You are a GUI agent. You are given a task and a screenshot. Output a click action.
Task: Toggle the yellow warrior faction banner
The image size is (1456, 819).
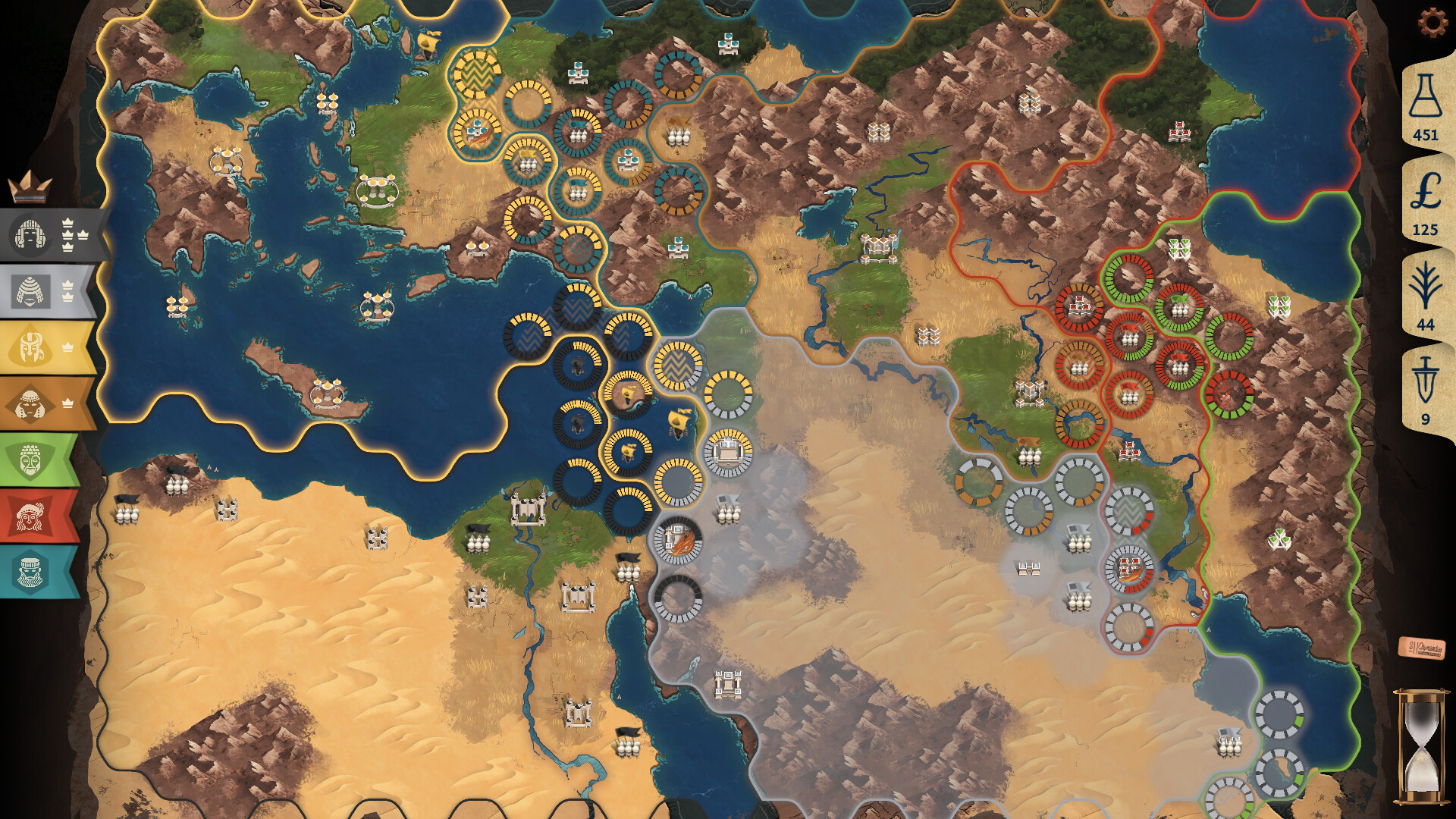coord(29,347)
